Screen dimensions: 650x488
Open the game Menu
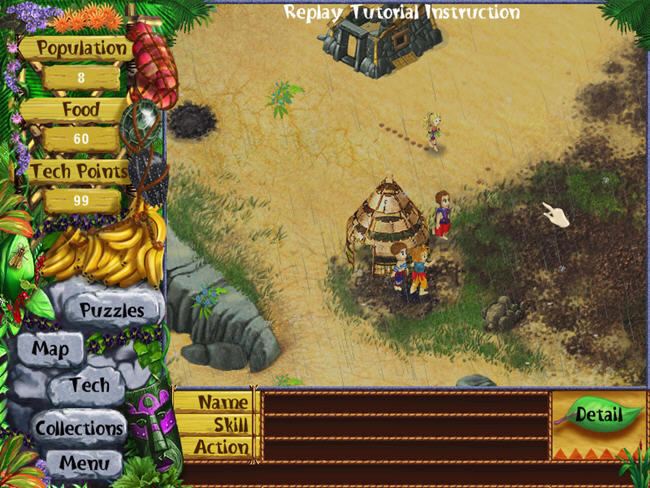coord(84,463)
